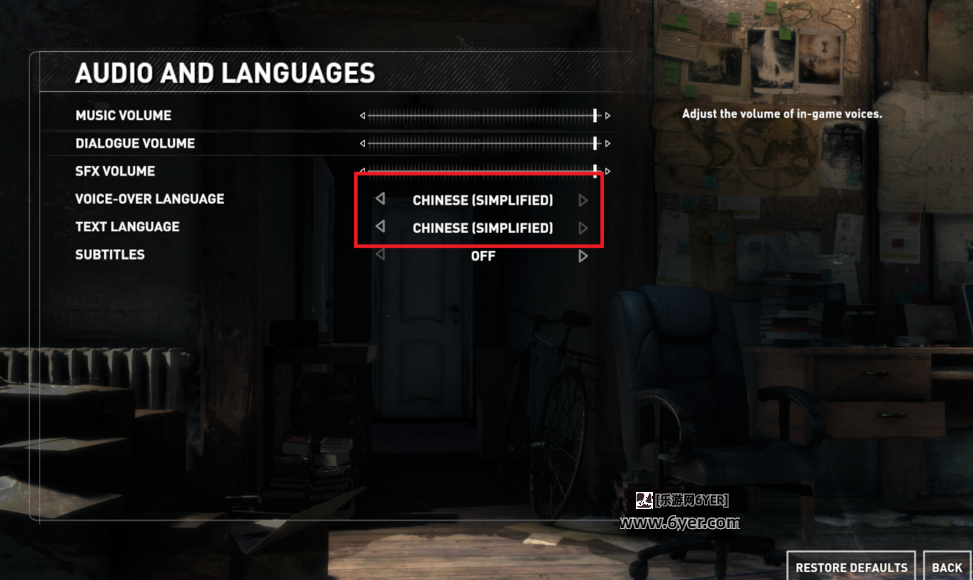The width and height of the screenshot is (973, 580).
Task: Select the Dialogue Volume option
Action: pos(135,144)
